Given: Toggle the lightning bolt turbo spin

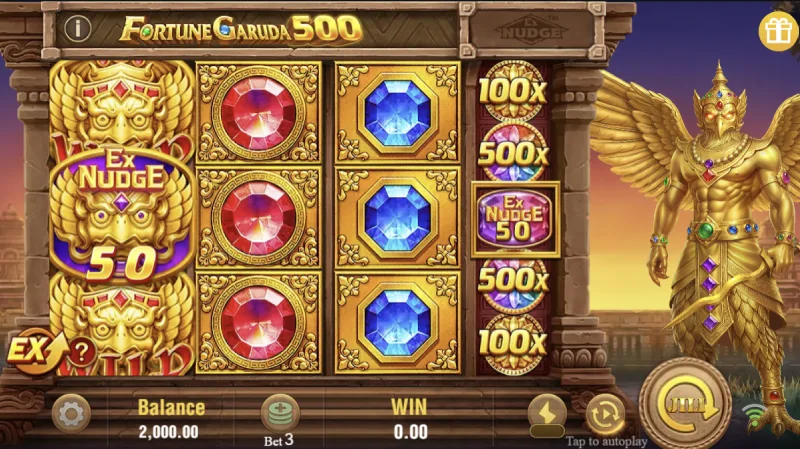Looking at the screenshot, I should tap(547, 411).
